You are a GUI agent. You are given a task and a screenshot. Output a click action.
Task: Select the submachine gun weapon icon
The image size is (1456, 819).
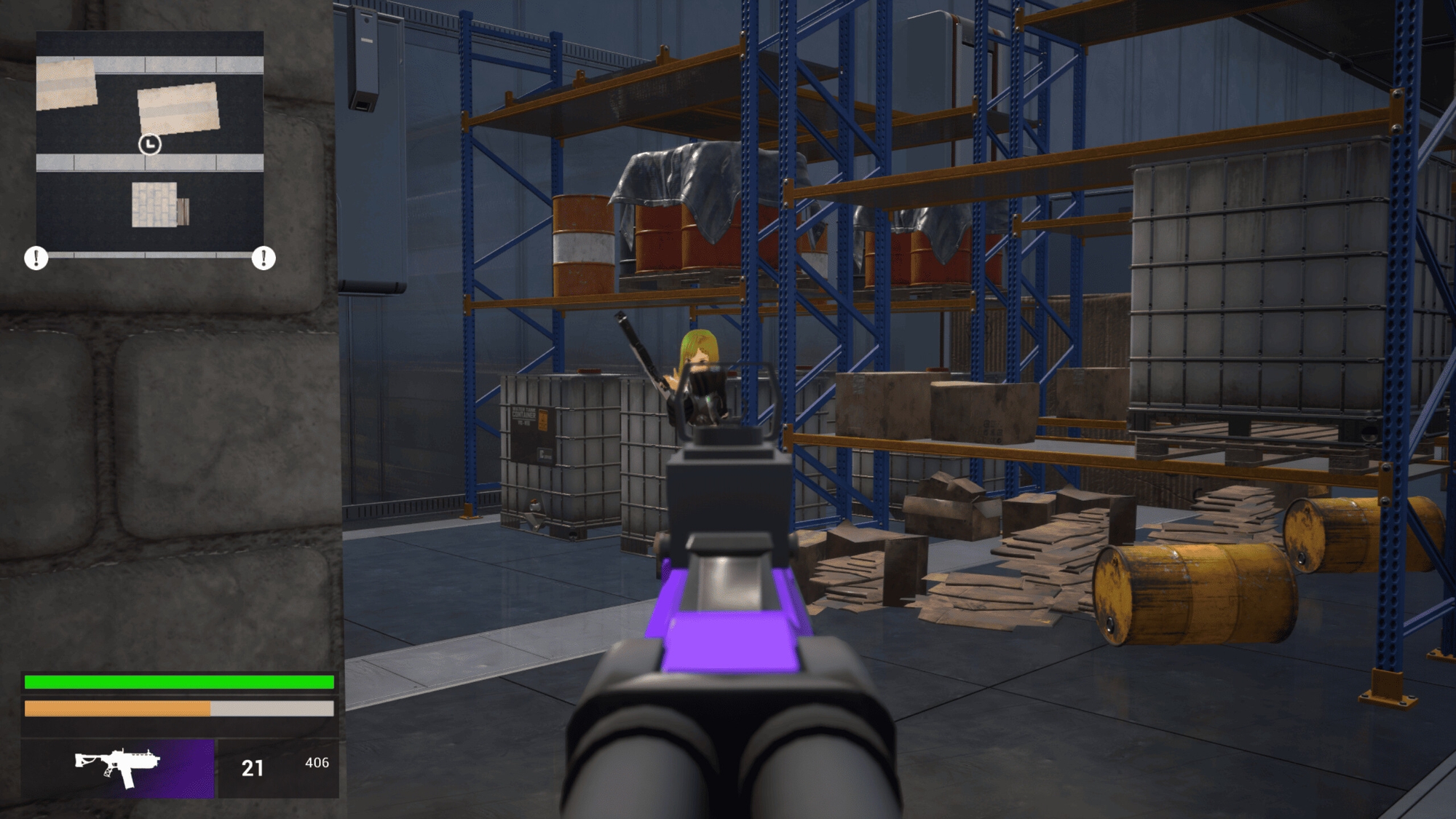[x=118, y=767]
